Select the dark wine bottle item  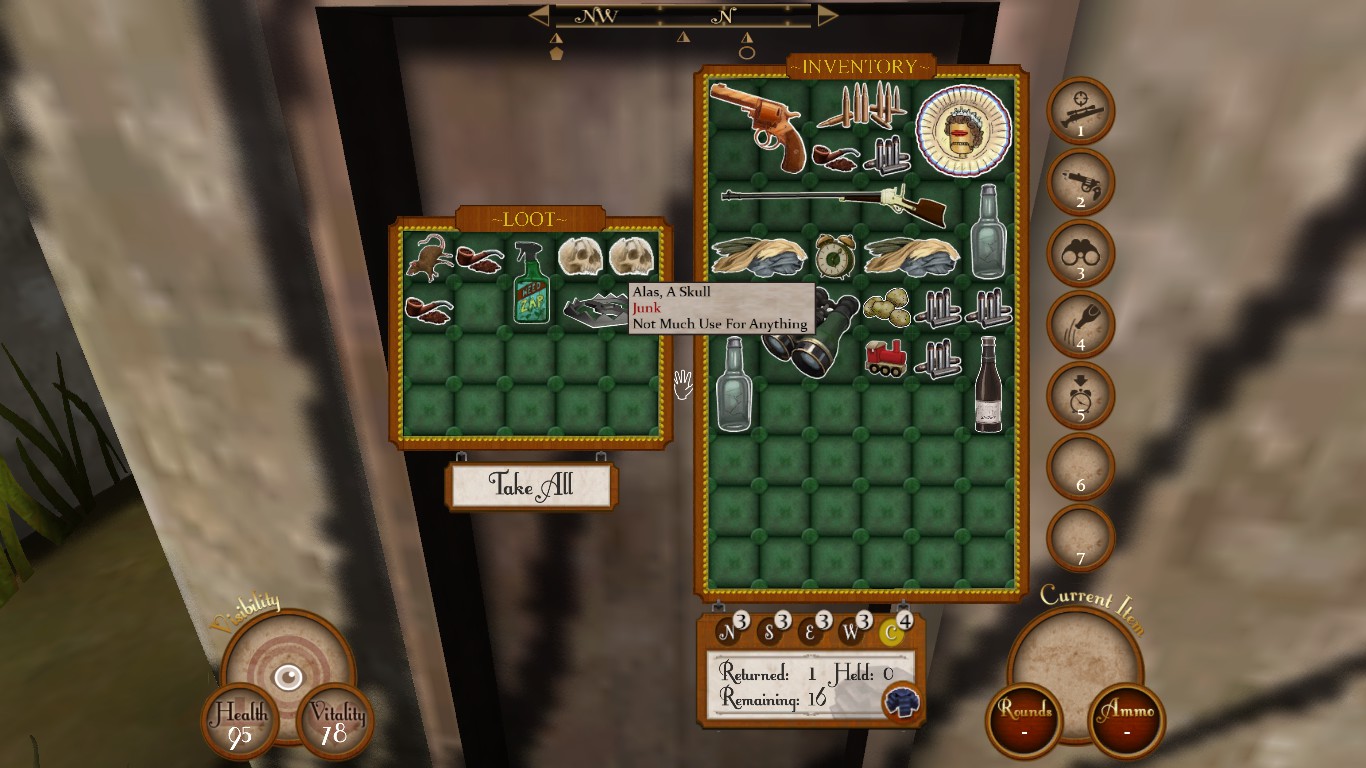coord(988,384)
